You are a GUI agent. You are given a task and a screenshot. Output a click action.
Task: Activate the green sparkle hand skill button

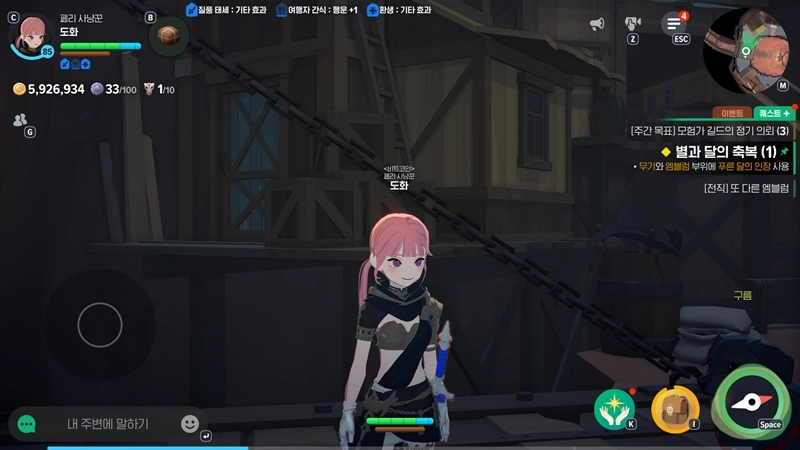[613, 407]
